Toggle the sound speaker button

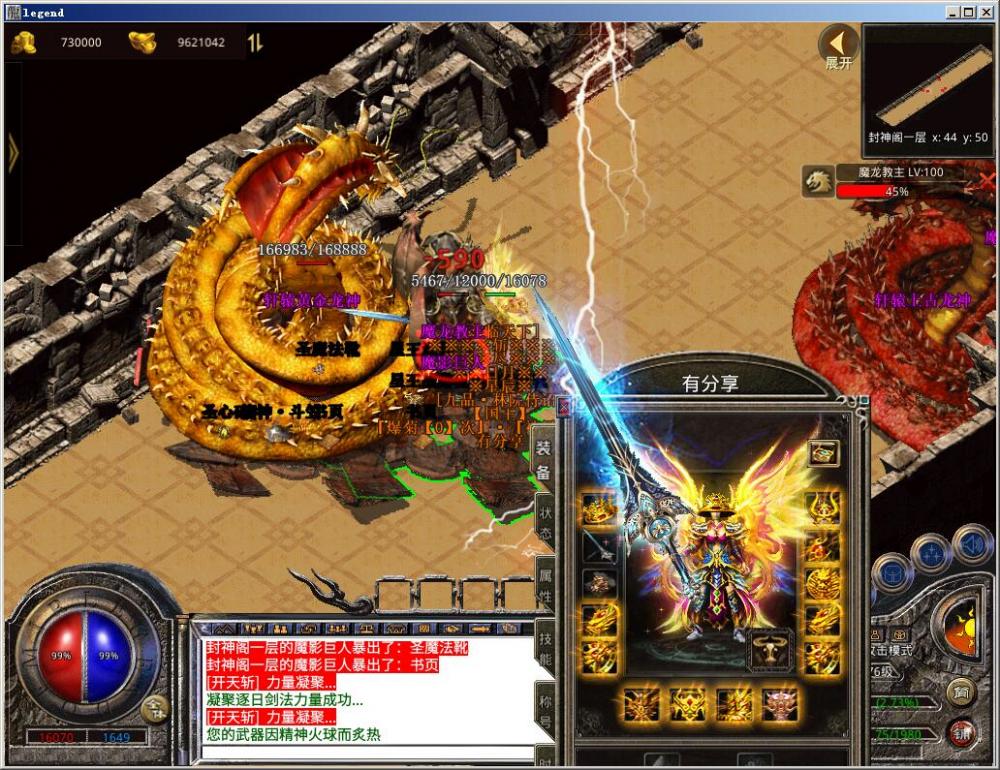(970, 545)
